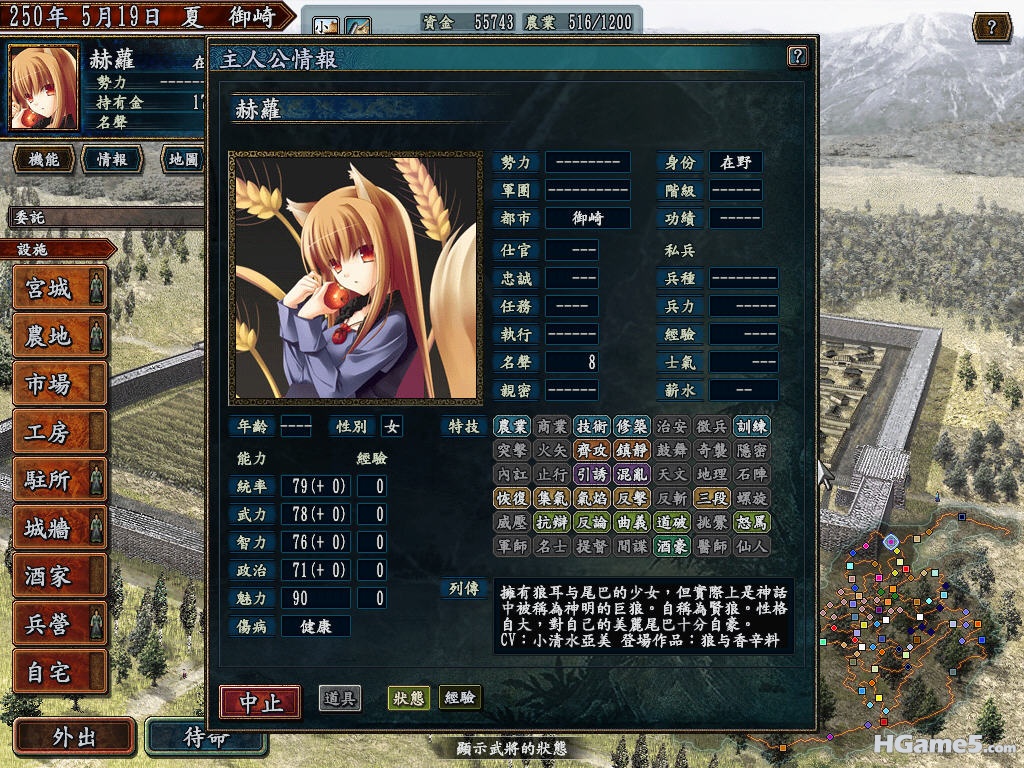Choose the 工房 workshop facility
Screen dimensions: 1024x768
pos(59,432)
